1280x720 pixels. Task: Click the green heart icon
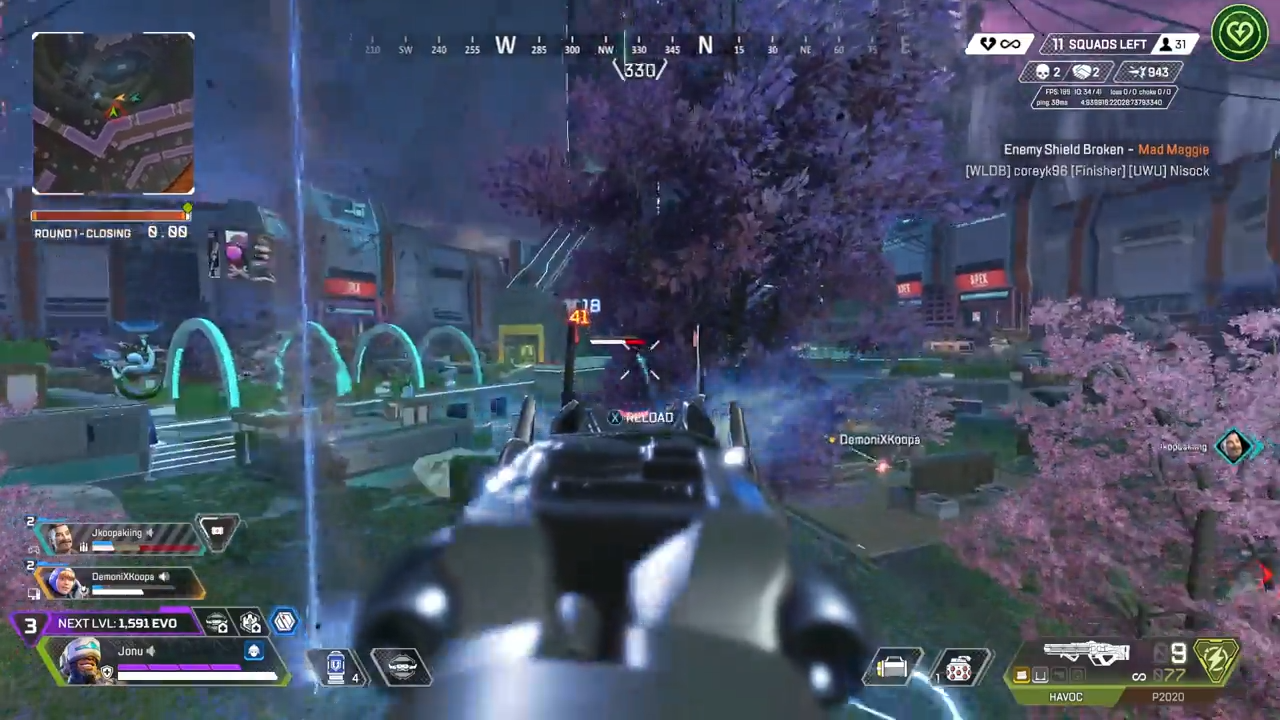click(x=1240, y=33)
